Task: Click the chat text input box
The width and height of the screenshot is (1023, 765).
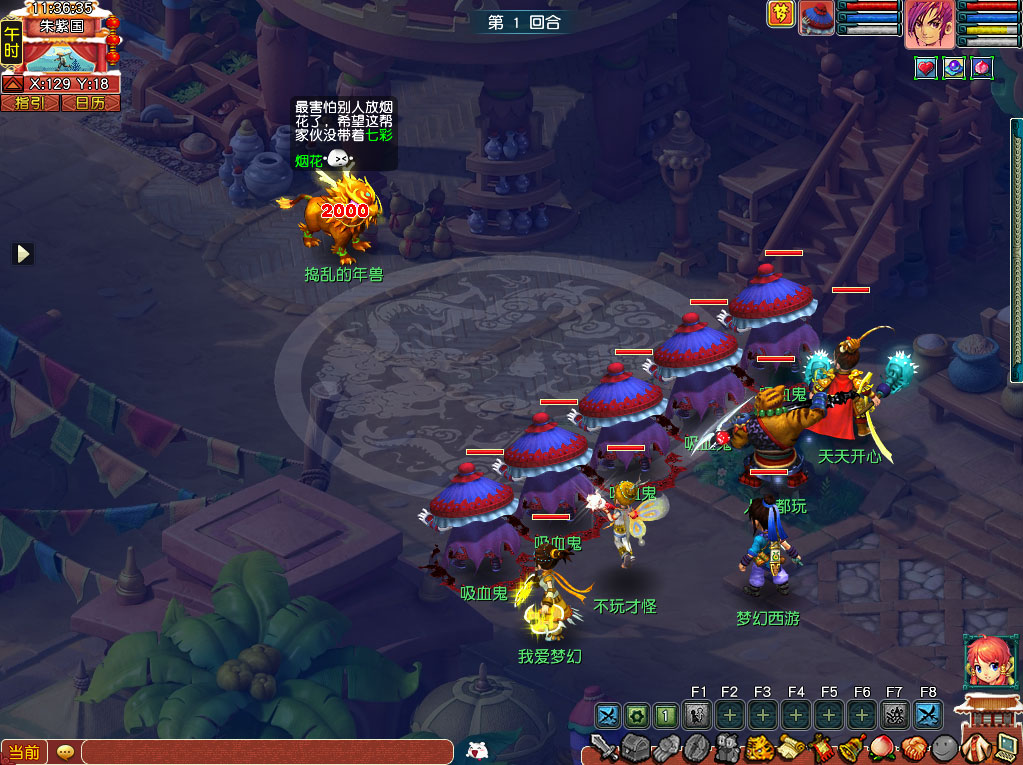Action: (266, 752)
